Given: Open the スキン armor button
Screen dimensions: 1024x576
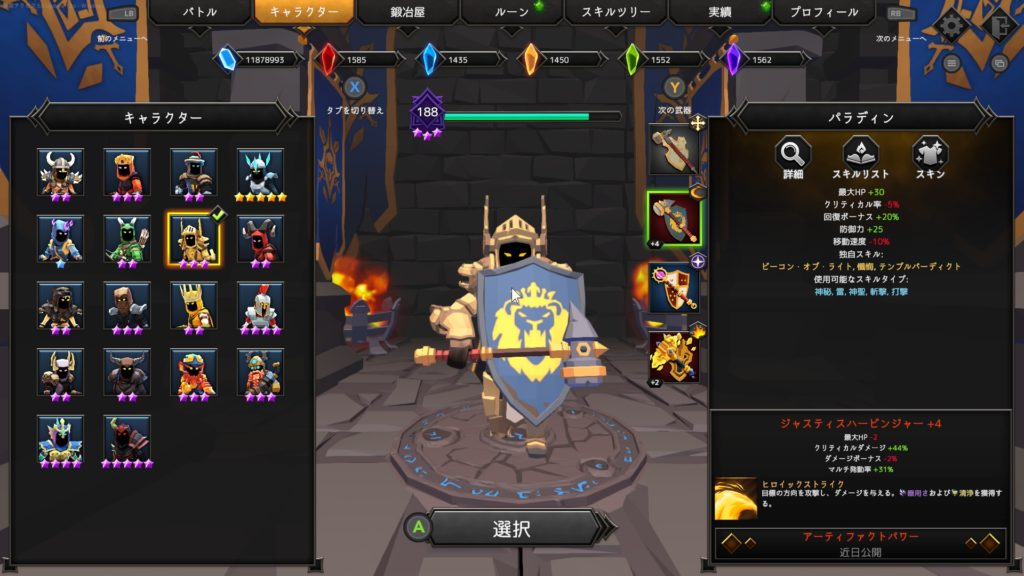Looking at the screenshot, I should click(929, 157).
